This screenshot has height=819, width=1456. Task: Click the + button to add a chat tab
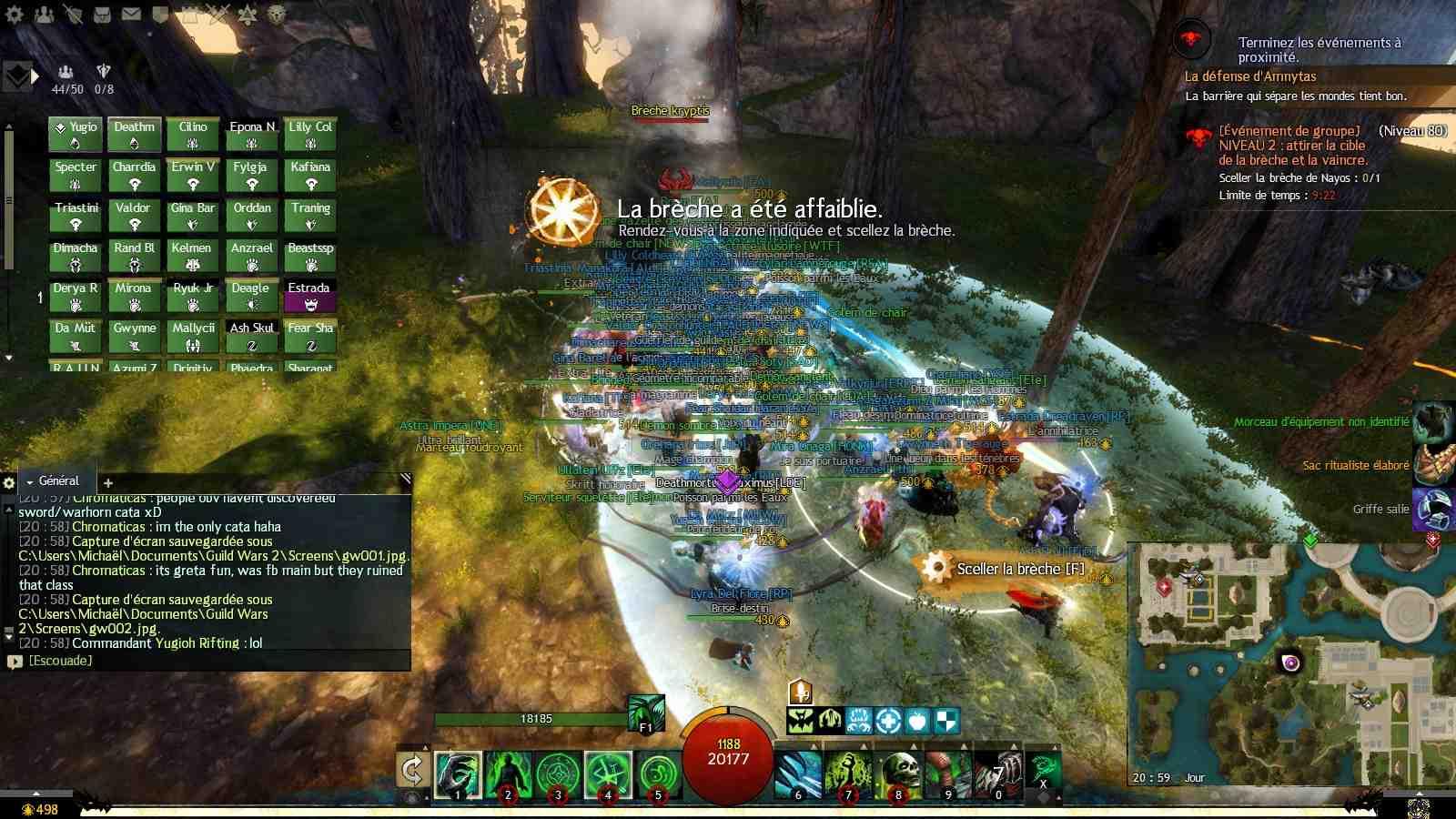(x=107, y=484)
